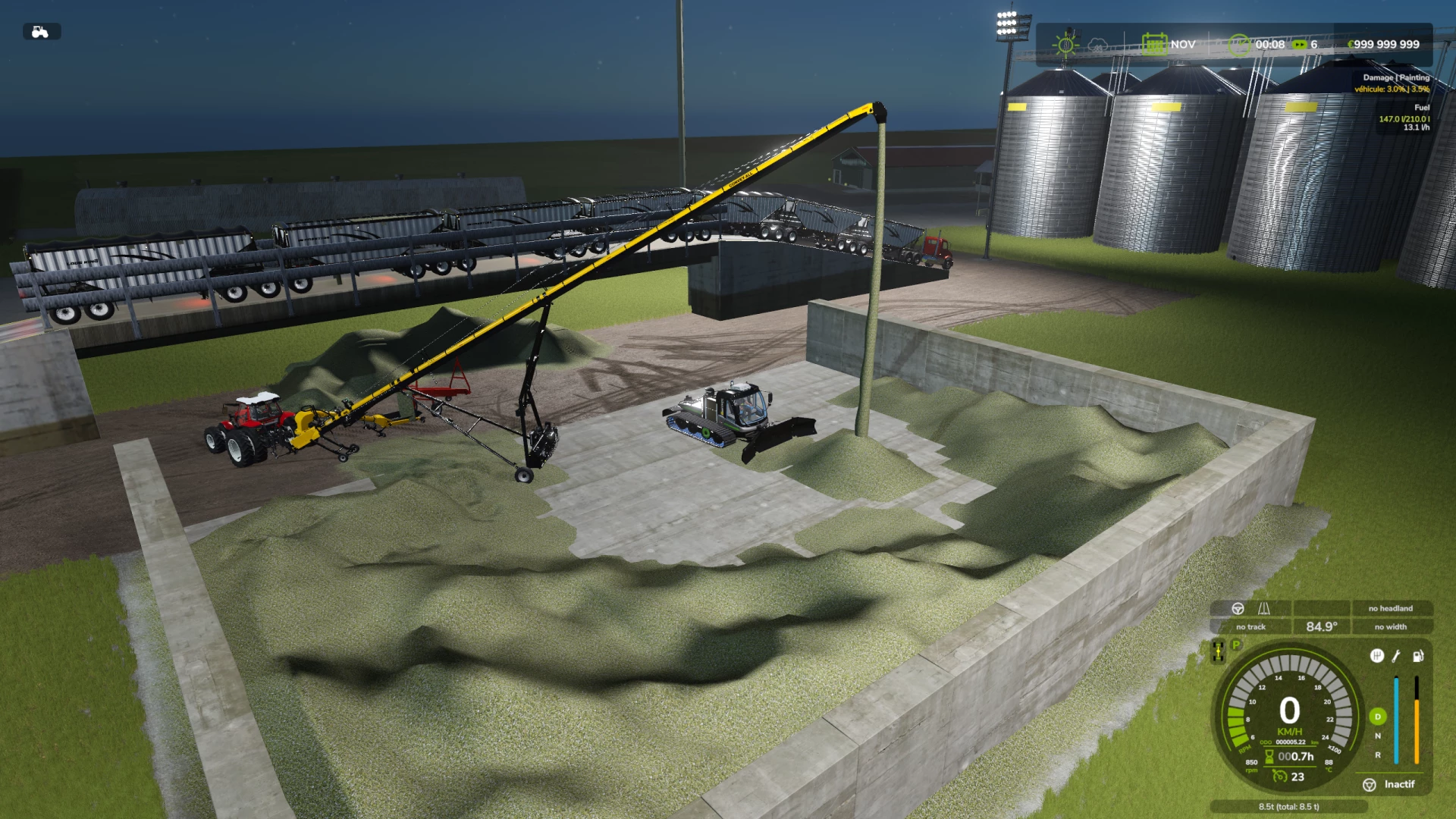Viewport: 1456px width, 819px height.
Task: Click the calendar icon next to NOV
Action: 1154,44
